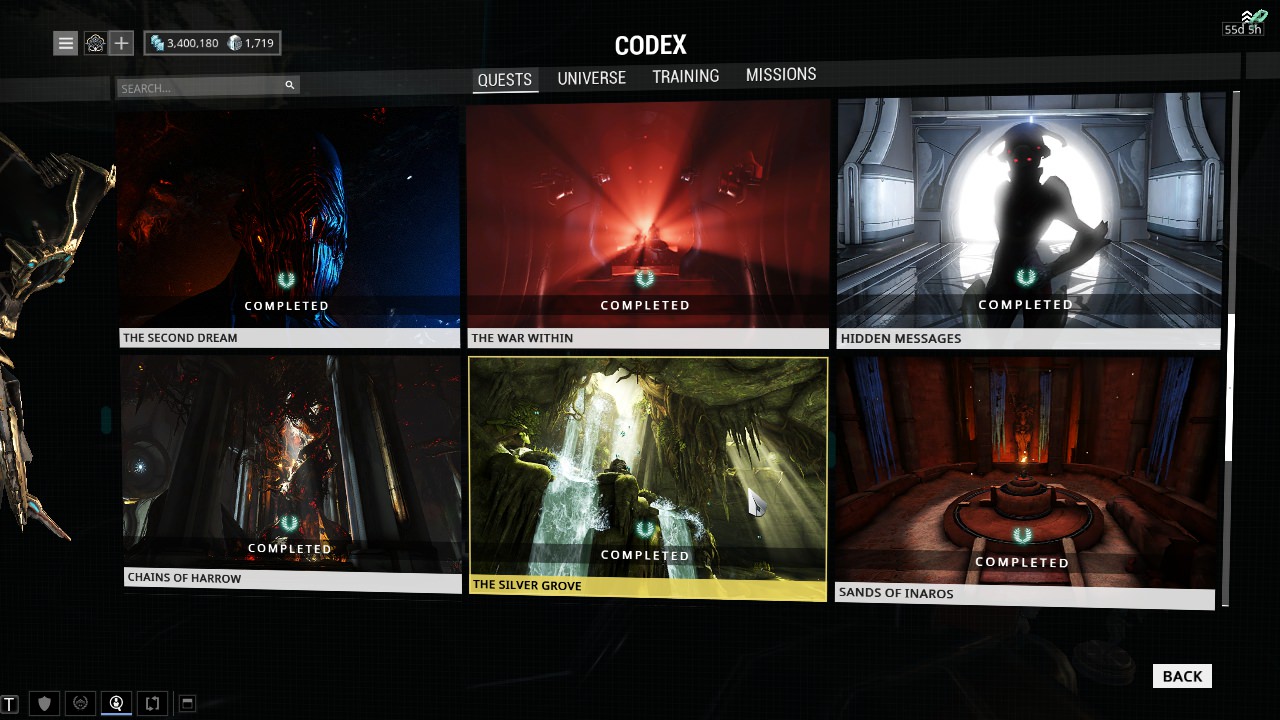Go back with the Back button
Viewport: 1280px width, 720px height.
[x=1181, y=676]
